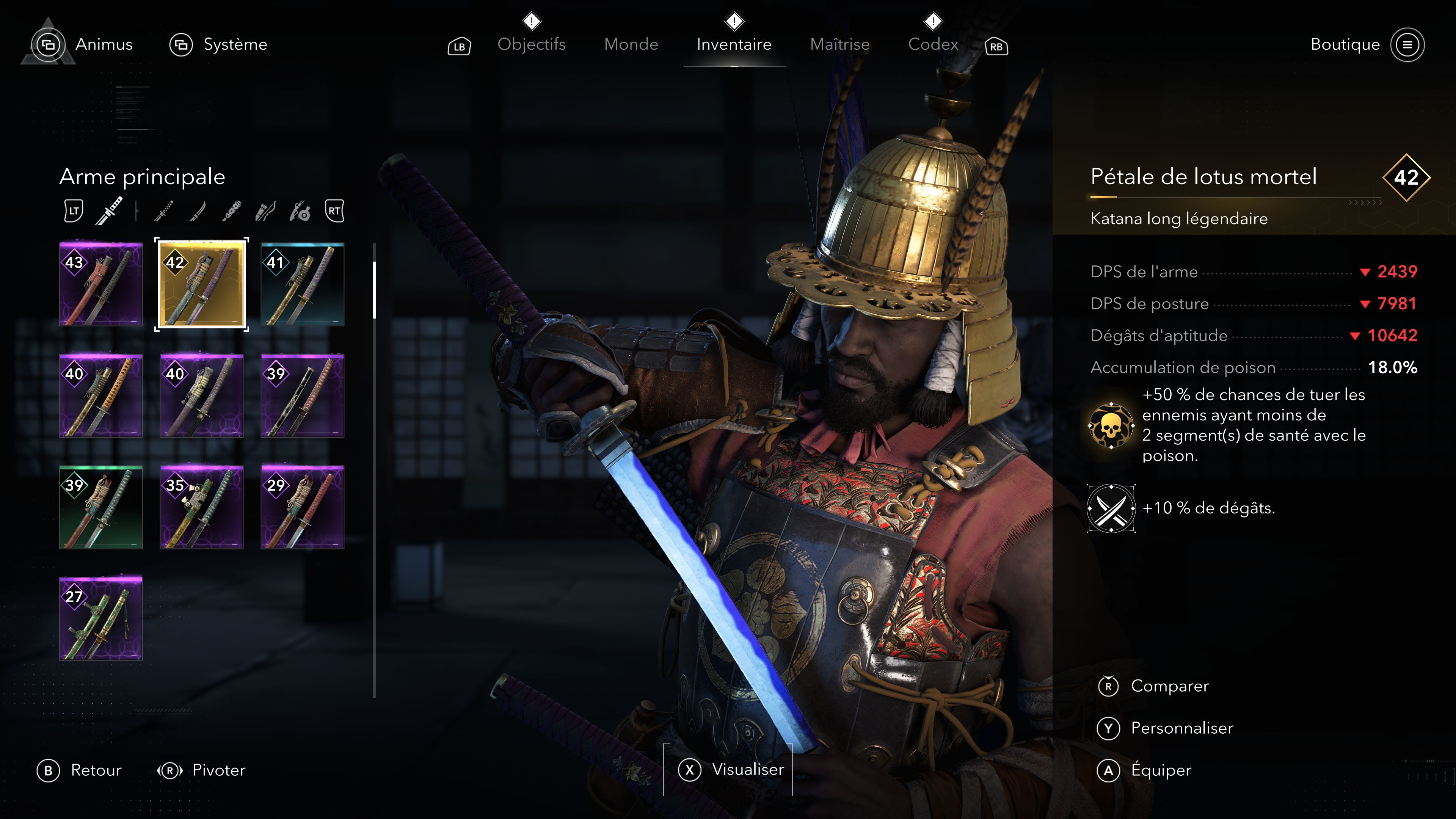Open the Codex tab
The height and width of the screenshot is (819, 1456).
coord(934,45)
